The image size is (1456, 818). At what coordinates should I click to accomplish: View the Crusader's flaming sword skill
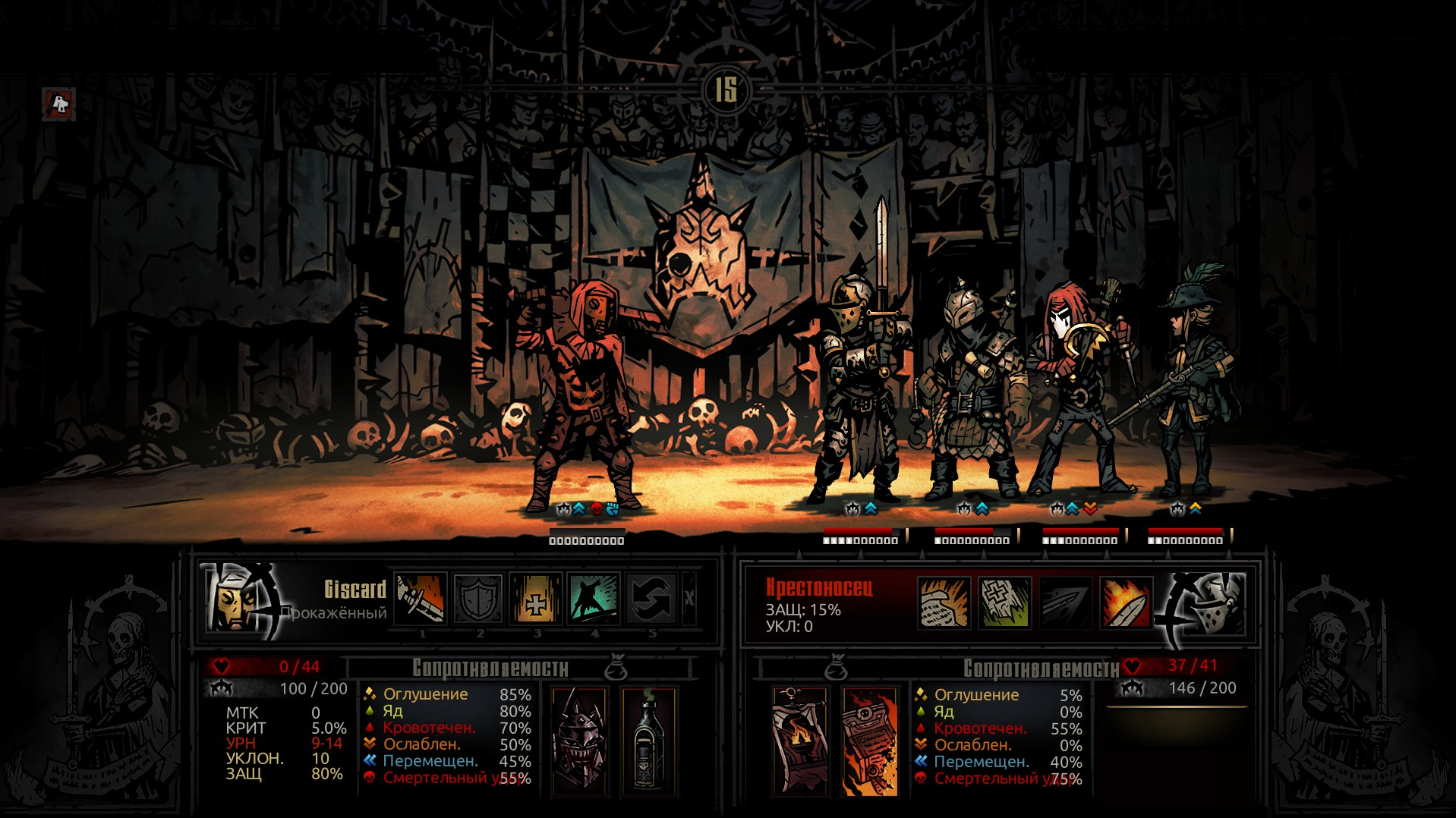click(1126, 603)
